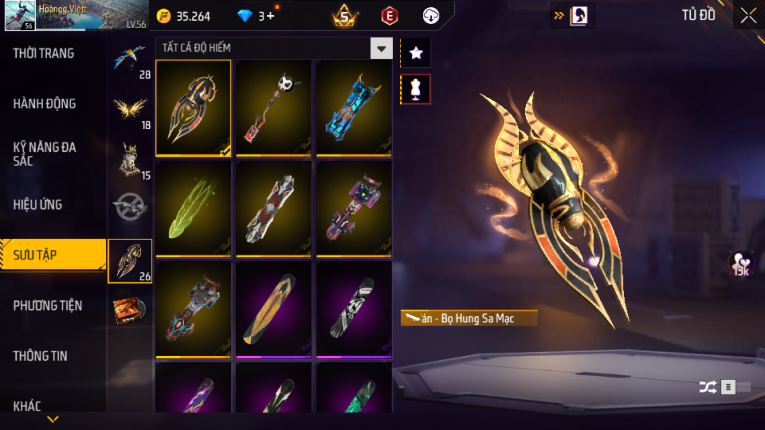Close the Tủ Đồ vault screen
The width and height of the screenshot is (765, 430).
(x=748, y=15)
